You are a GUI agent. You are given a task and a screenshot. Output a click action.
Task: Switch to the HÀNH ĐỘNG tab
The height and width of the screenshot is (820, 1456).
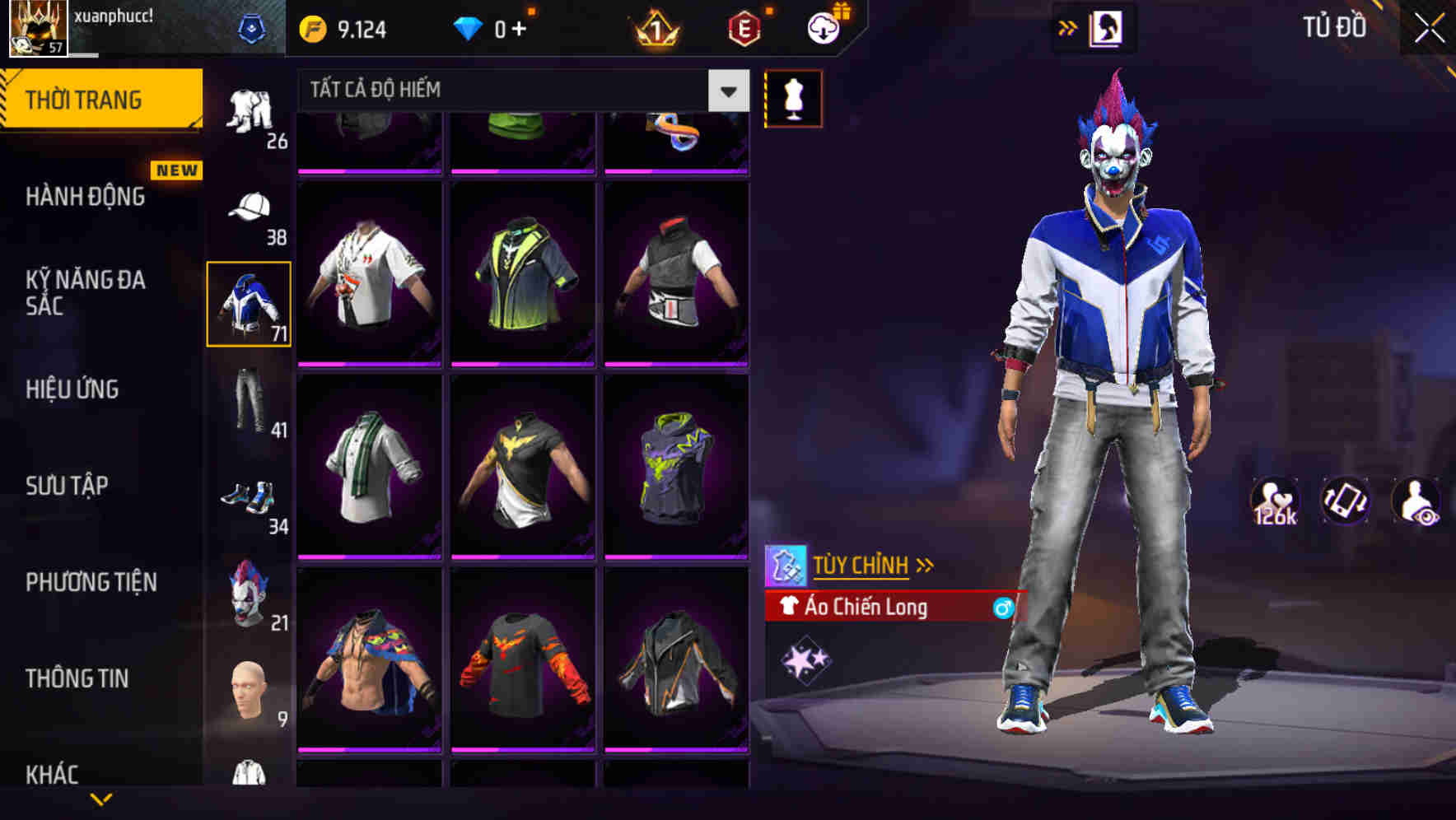[x=82, y=197]
